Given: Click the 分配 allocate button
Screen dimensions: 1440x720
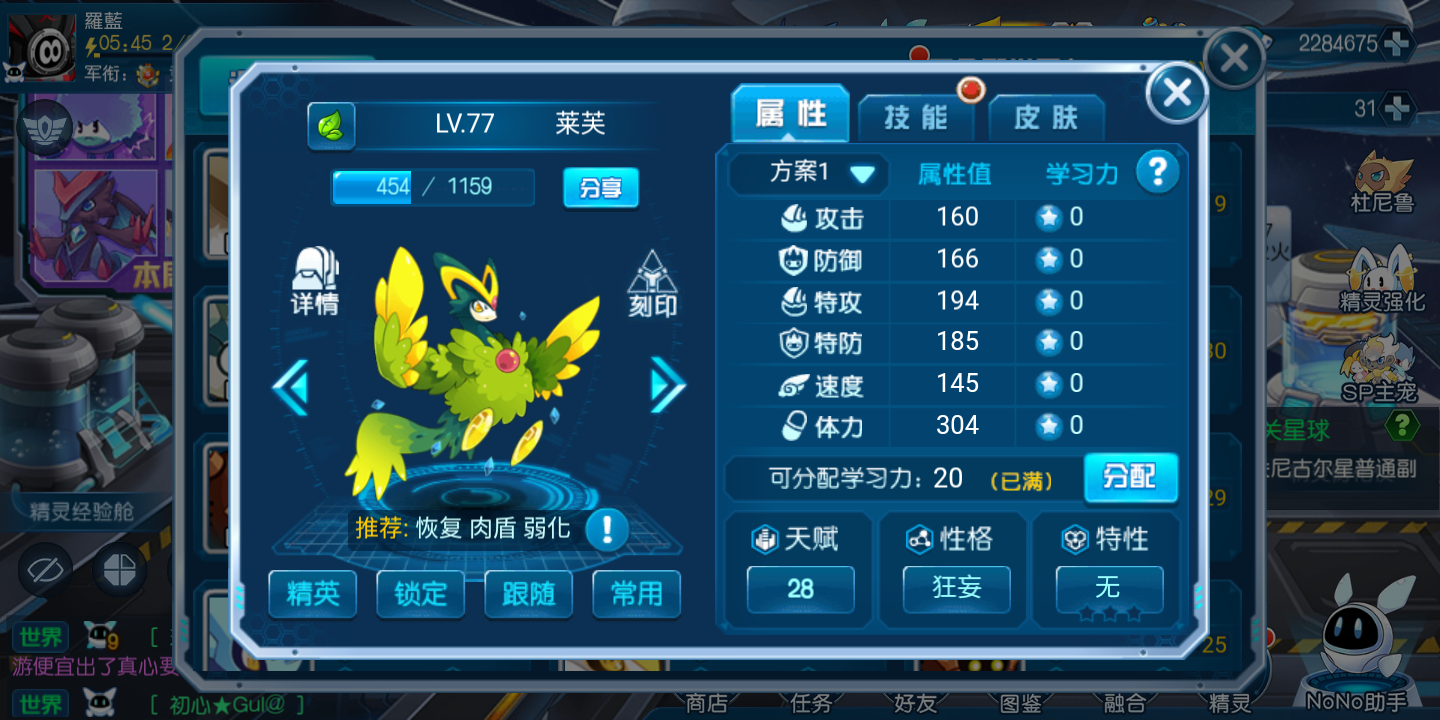Looking at the screenshot, I should coord(1130,477).
